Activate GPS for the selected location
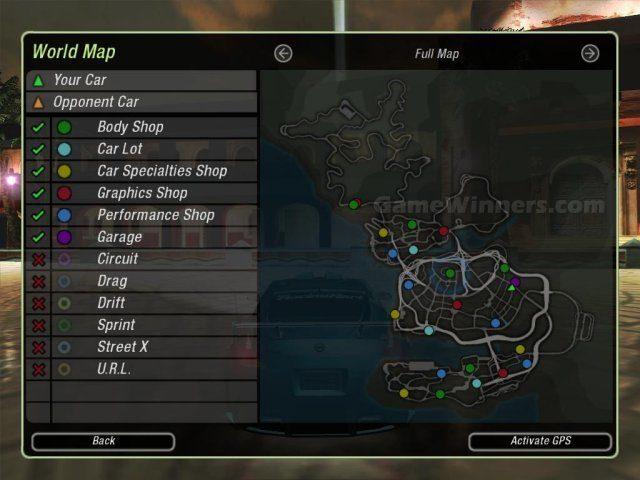This screenshot has height=480, width=640. point(540,441)
